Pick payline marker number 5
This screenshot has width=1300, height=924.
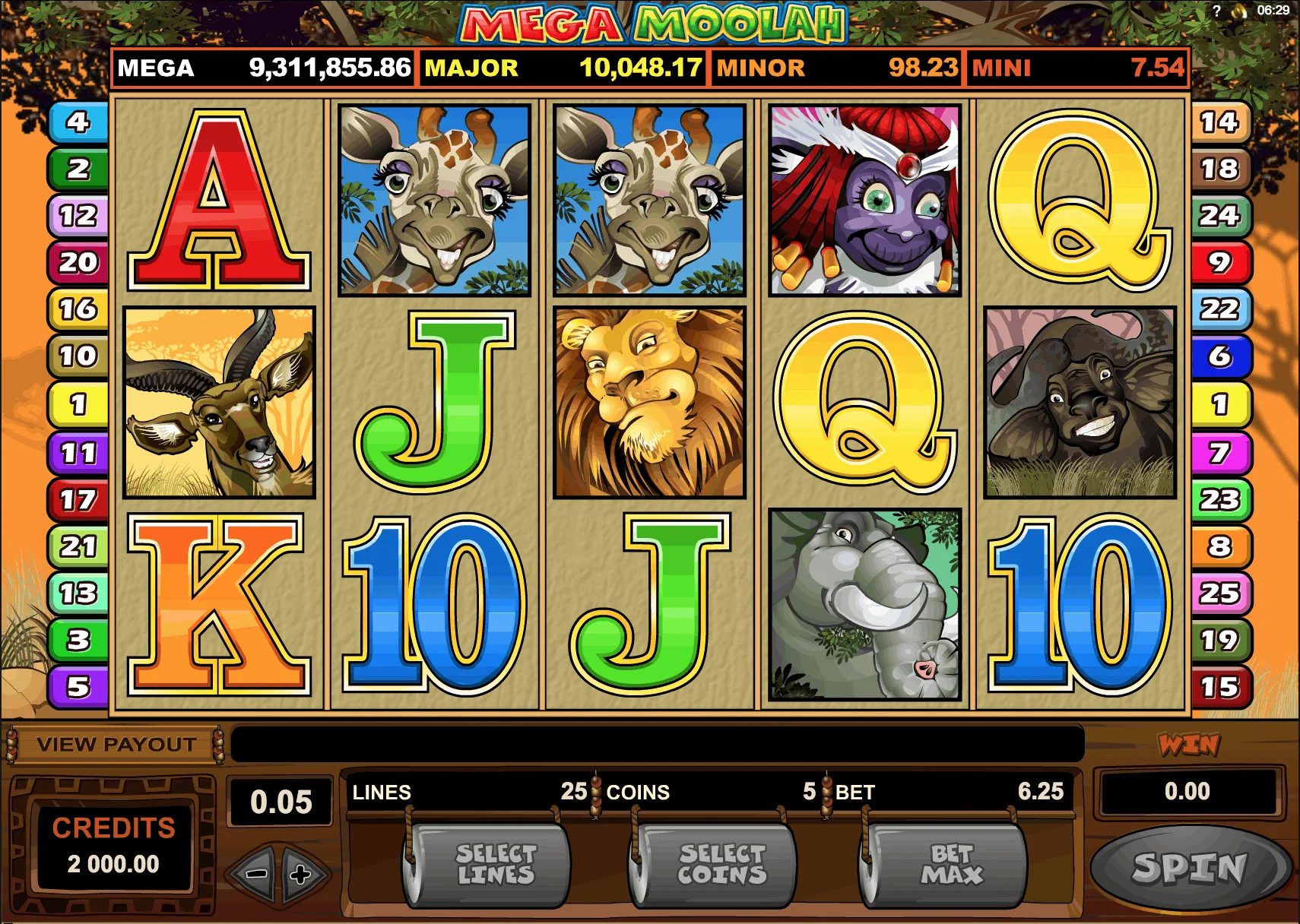(x=78, y=687)
